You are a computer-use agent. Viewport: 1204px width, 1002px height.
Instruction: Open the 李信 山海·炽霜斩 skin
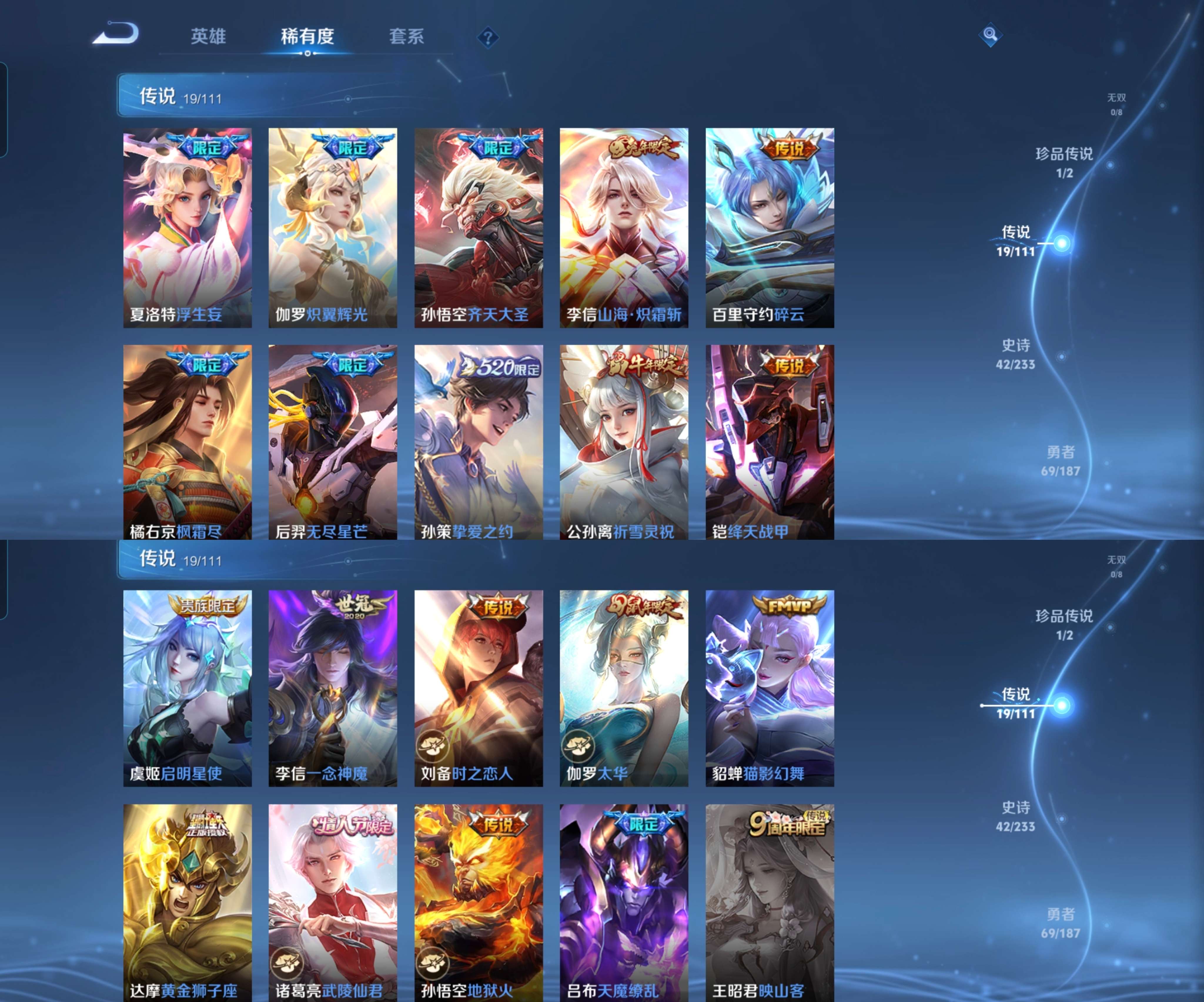[624, 227]
